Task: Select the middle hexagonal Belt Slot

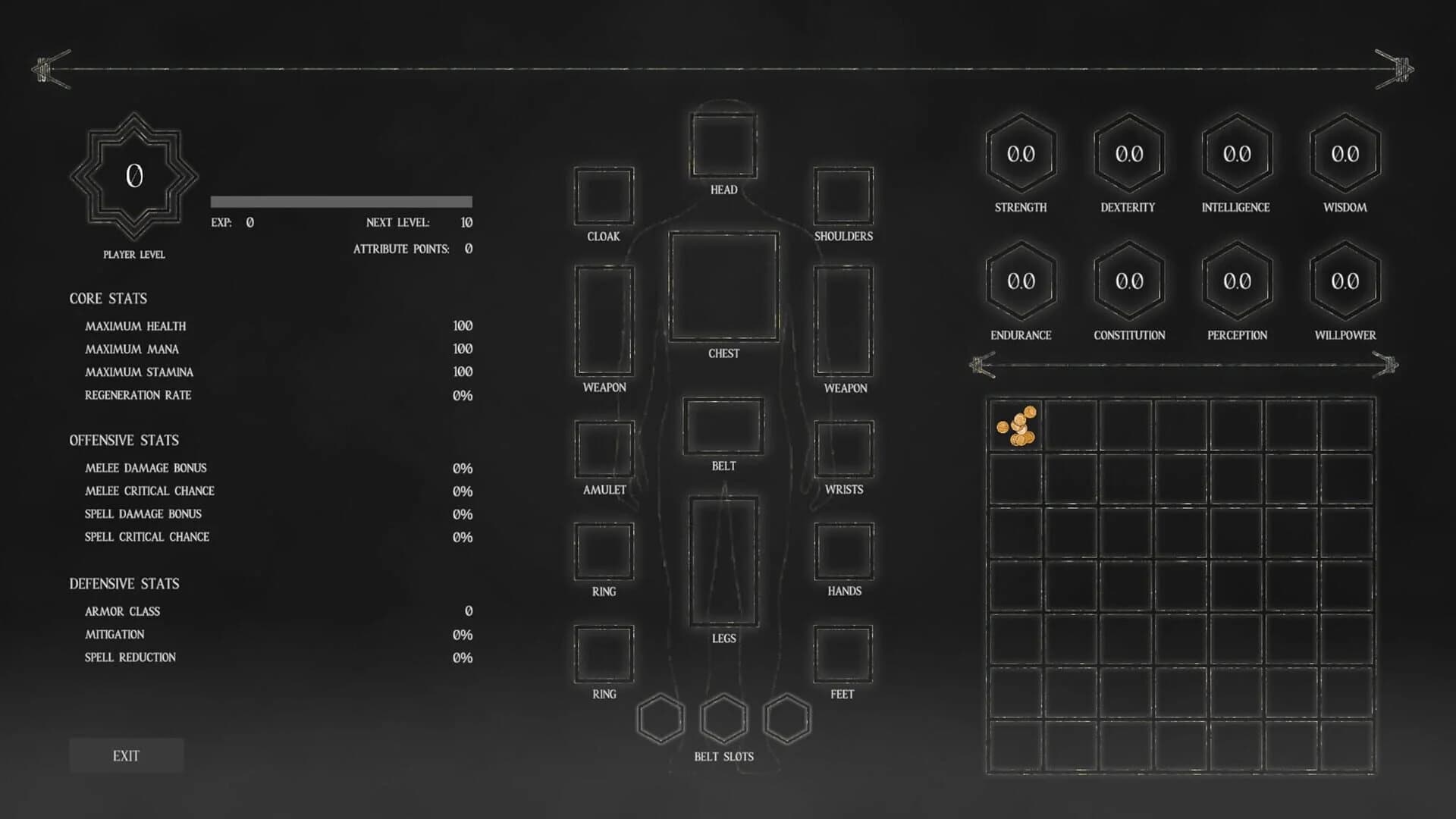Action: [723, 717]
